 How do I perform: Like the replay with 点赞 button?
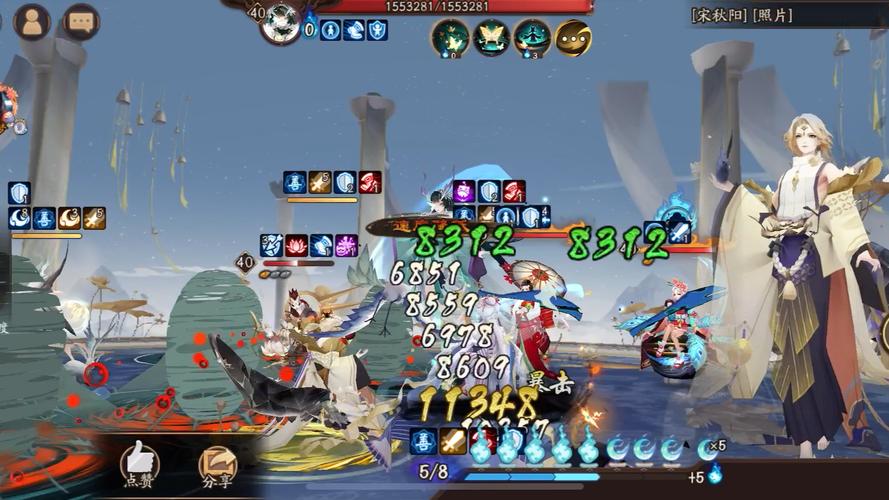pyautogui.click(x=140, y=463)
